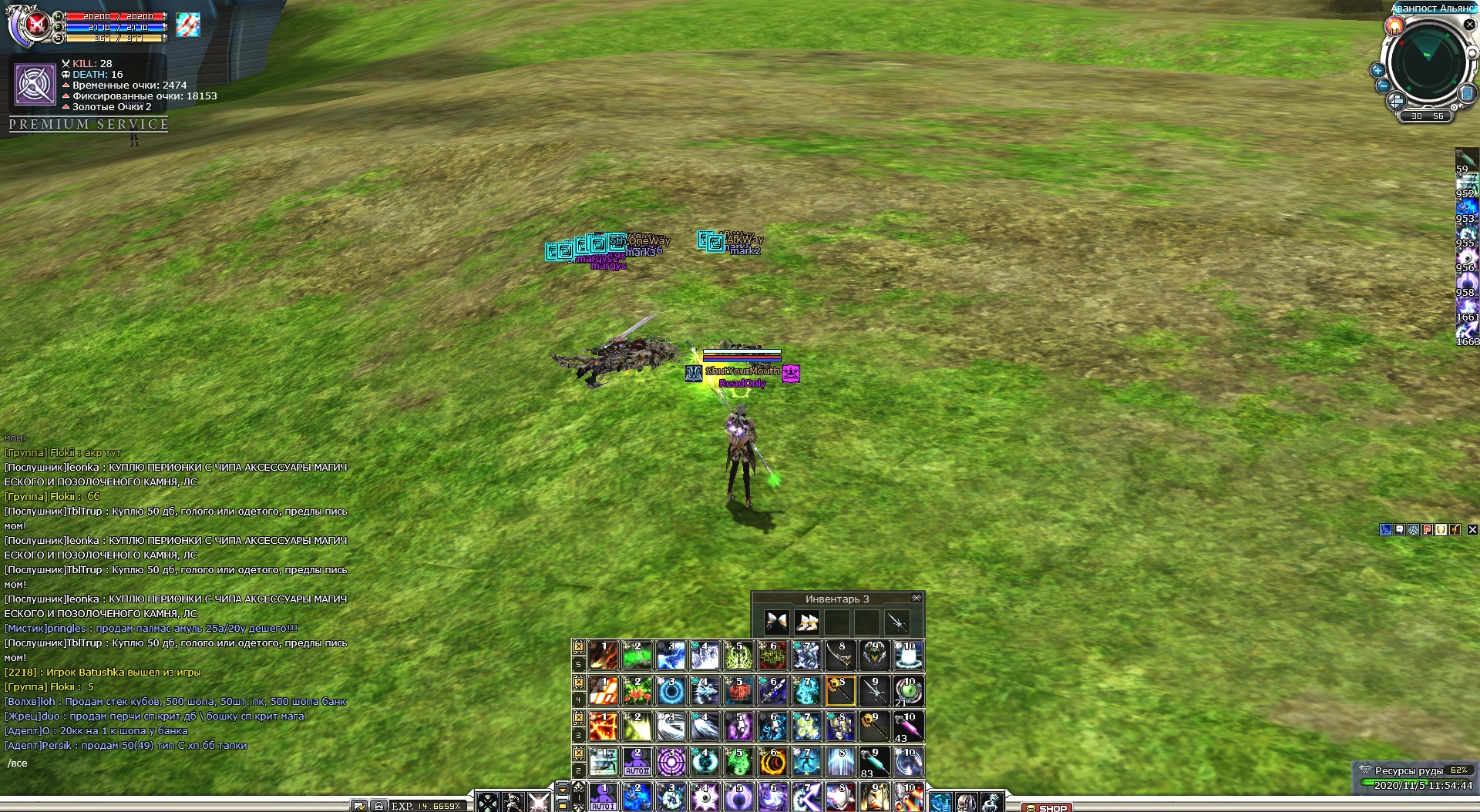
Task: Activate the AUTO I skill slot
Action: [x=603, y=797]
